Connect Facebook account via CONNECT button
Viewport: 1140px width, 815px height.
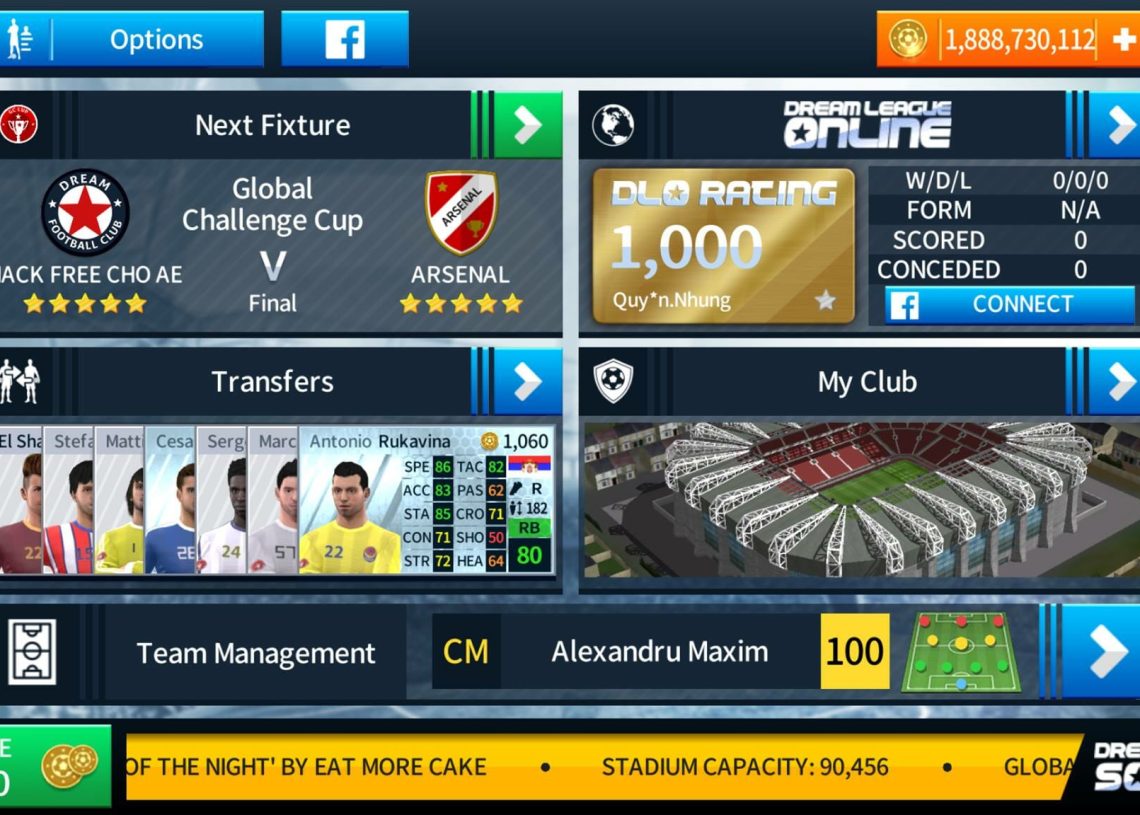1009,305
